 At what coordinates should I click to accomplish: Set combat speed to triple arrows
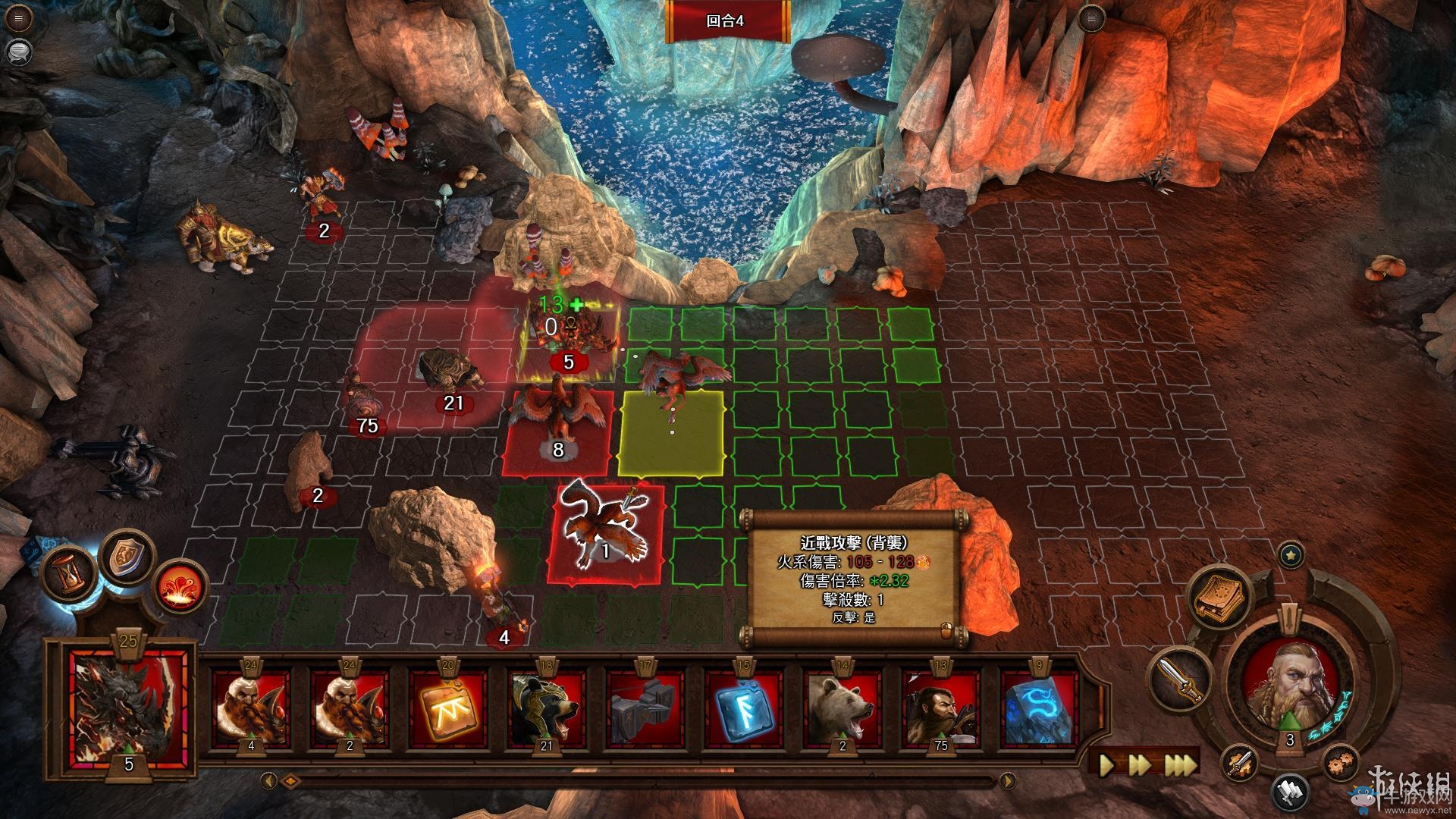pyautogui.click(x=1181, y=764)
